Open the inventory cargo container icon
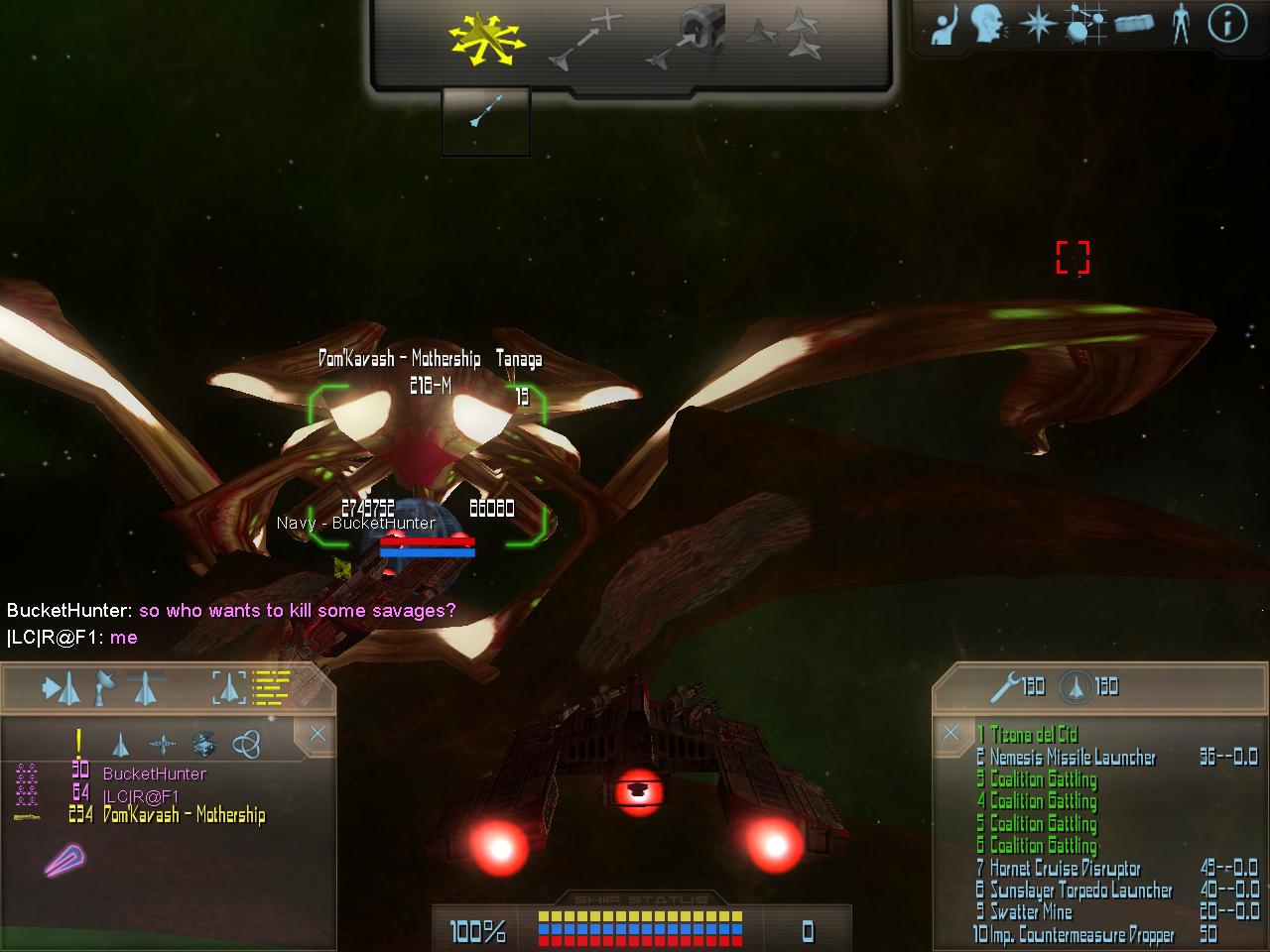The image size is (1270, 952). [1134, 24]
